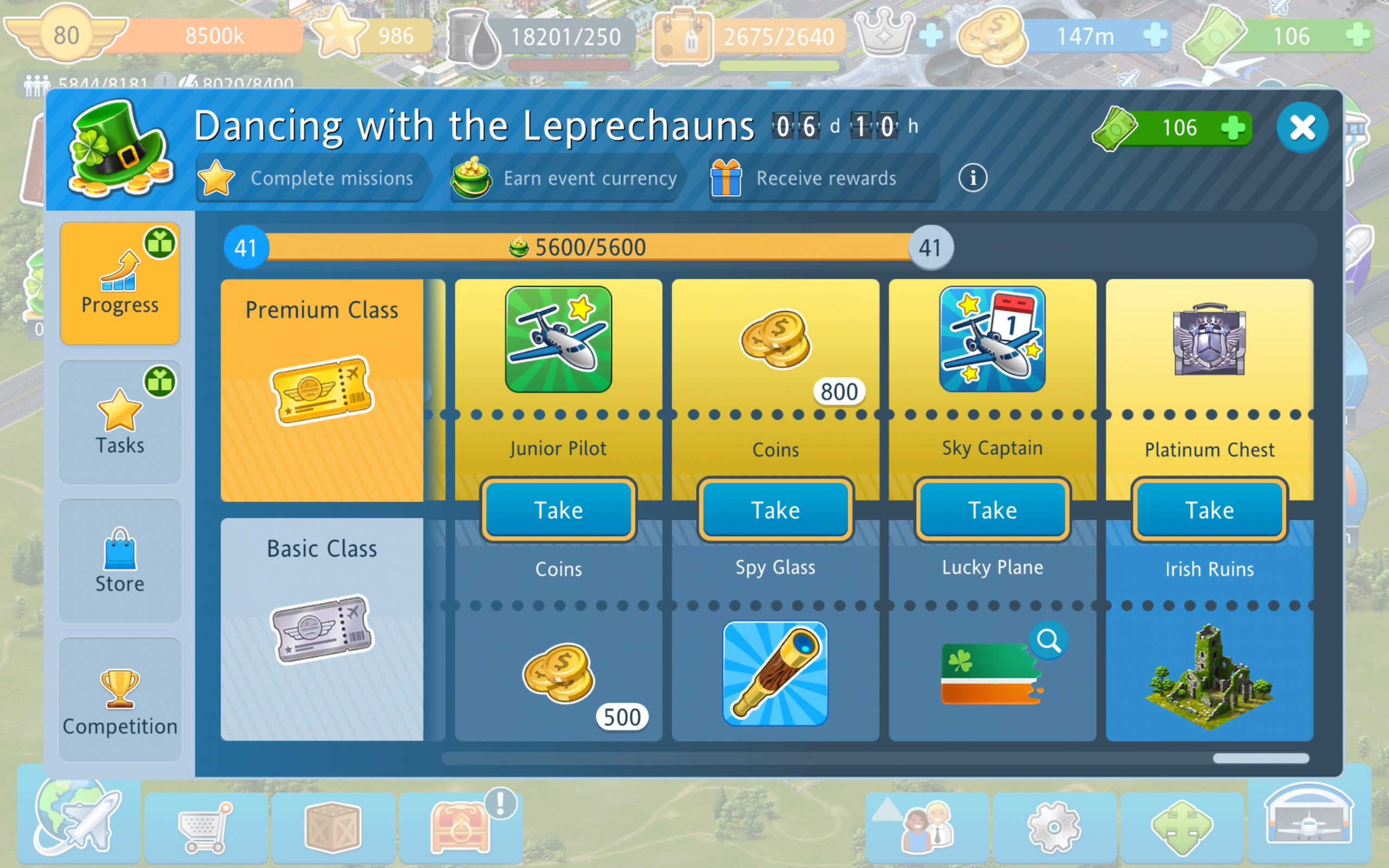Take the Junior Pilot reward
This screenshot has height=868, width=1389.
[x=558, y=510]
